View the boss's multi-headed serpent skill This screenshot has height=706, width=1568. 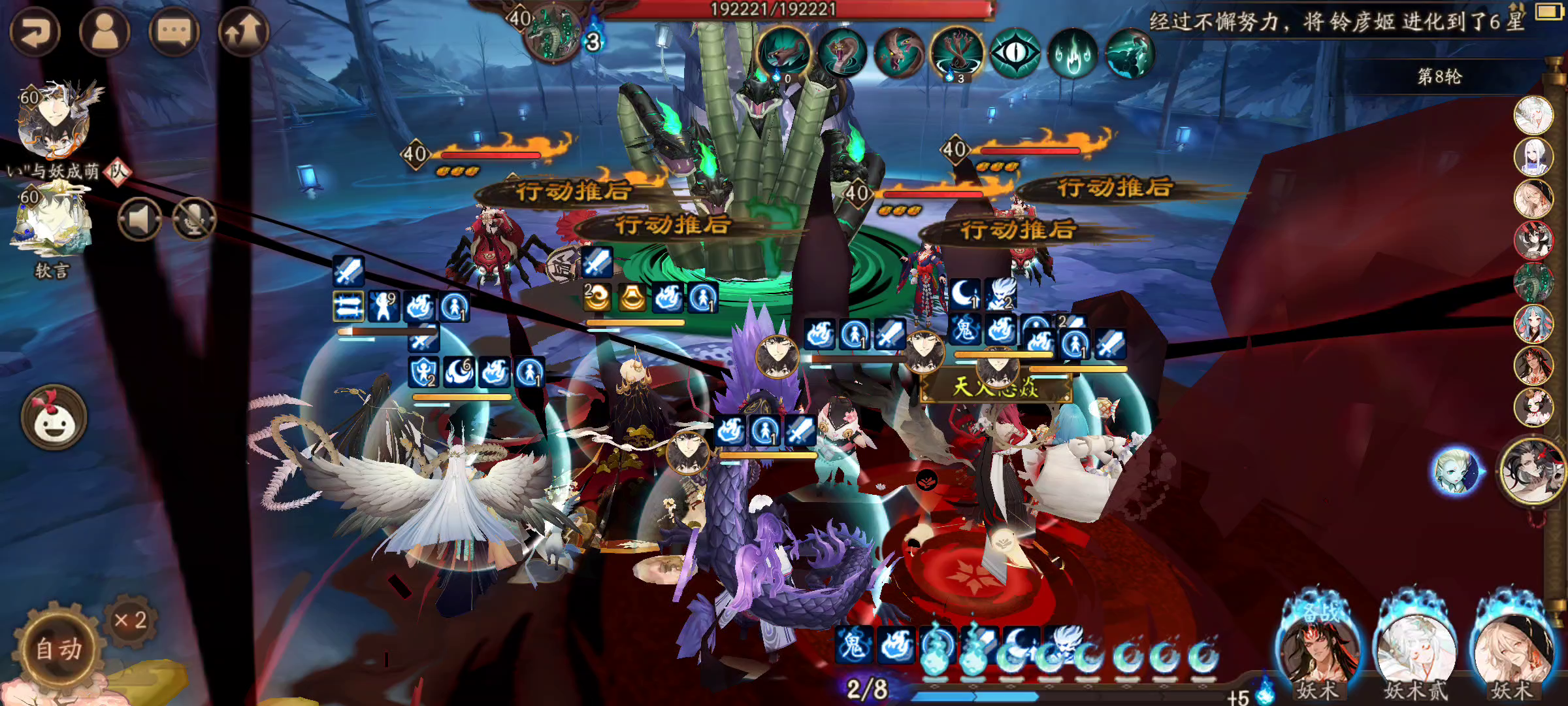point(957,54)
